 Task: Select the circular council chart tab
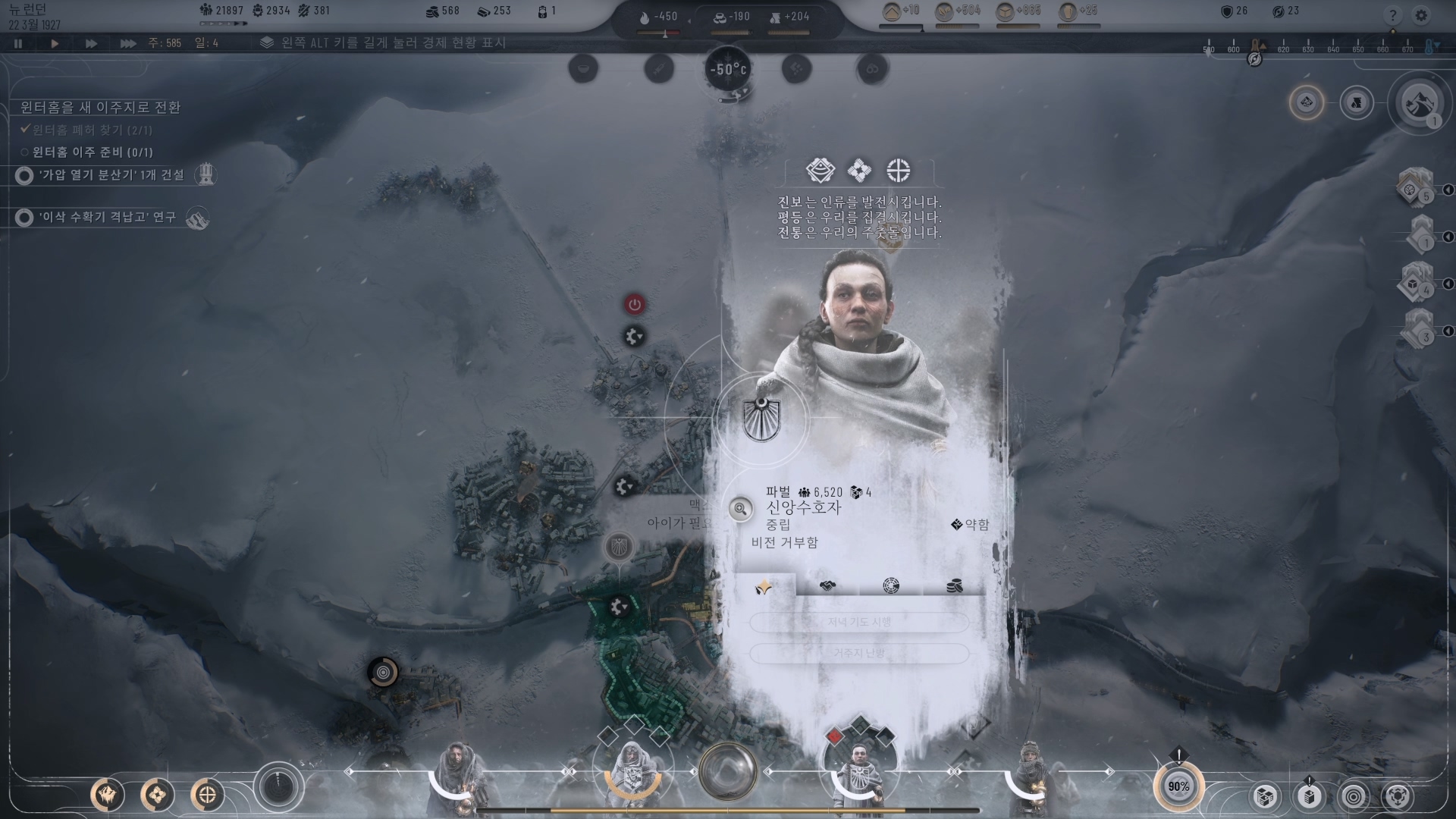point(891,586)
